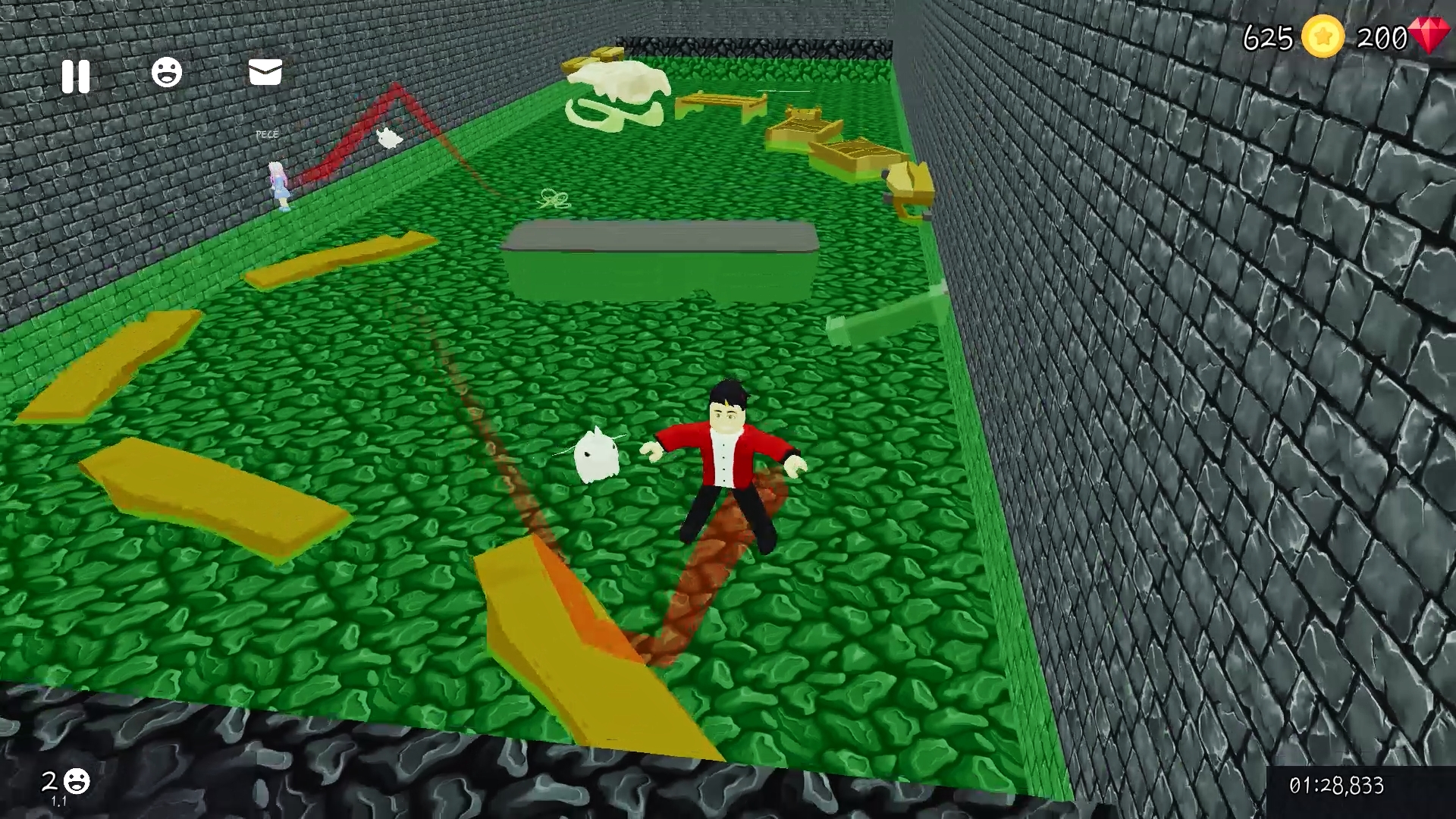Click player name tag PECE
The image size is (1456, 819).
267,133
